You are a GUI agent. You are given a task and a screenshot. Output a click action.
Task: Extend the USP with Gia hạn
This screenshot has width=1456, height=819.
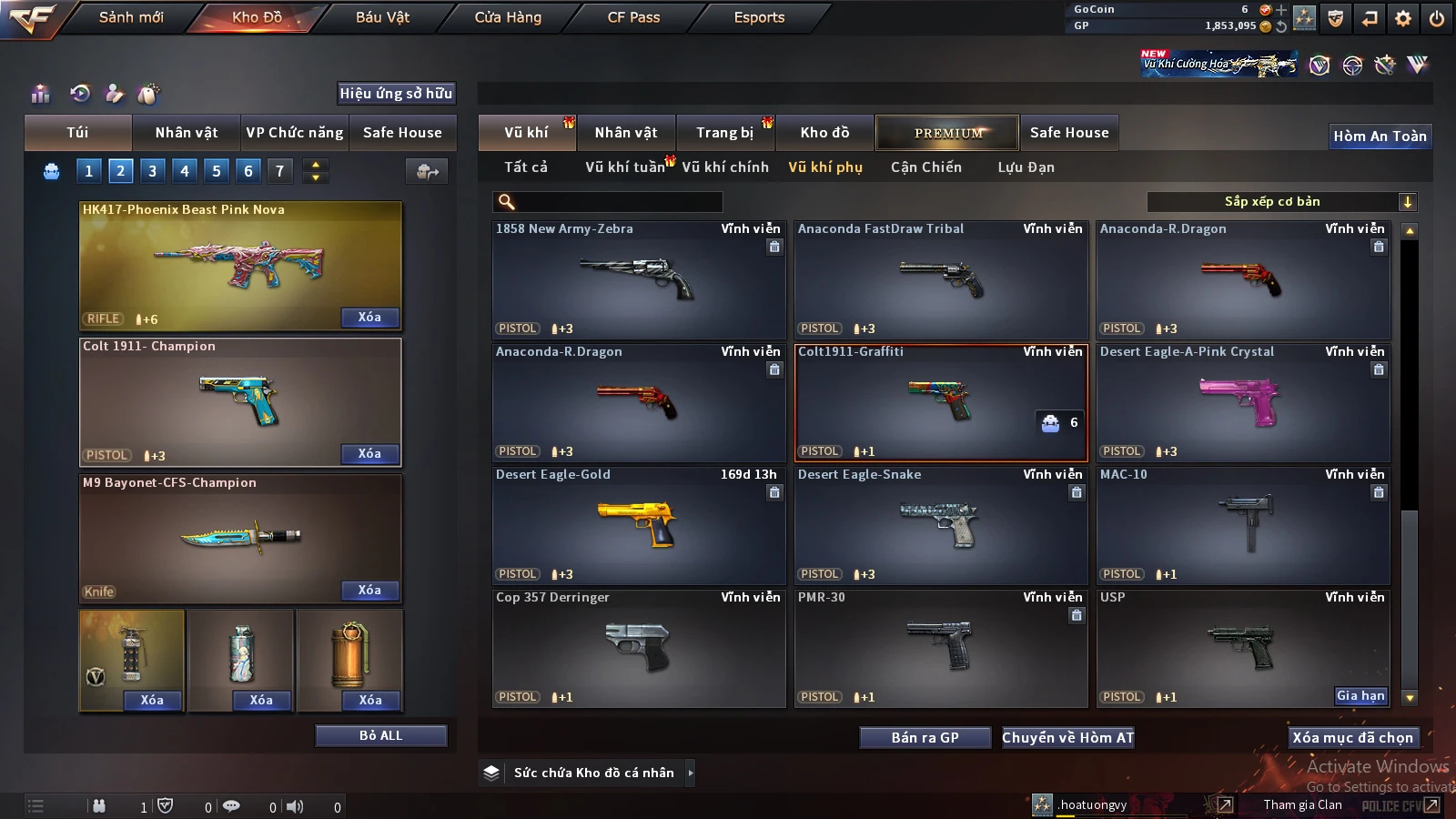click(x=1360, y=696)
